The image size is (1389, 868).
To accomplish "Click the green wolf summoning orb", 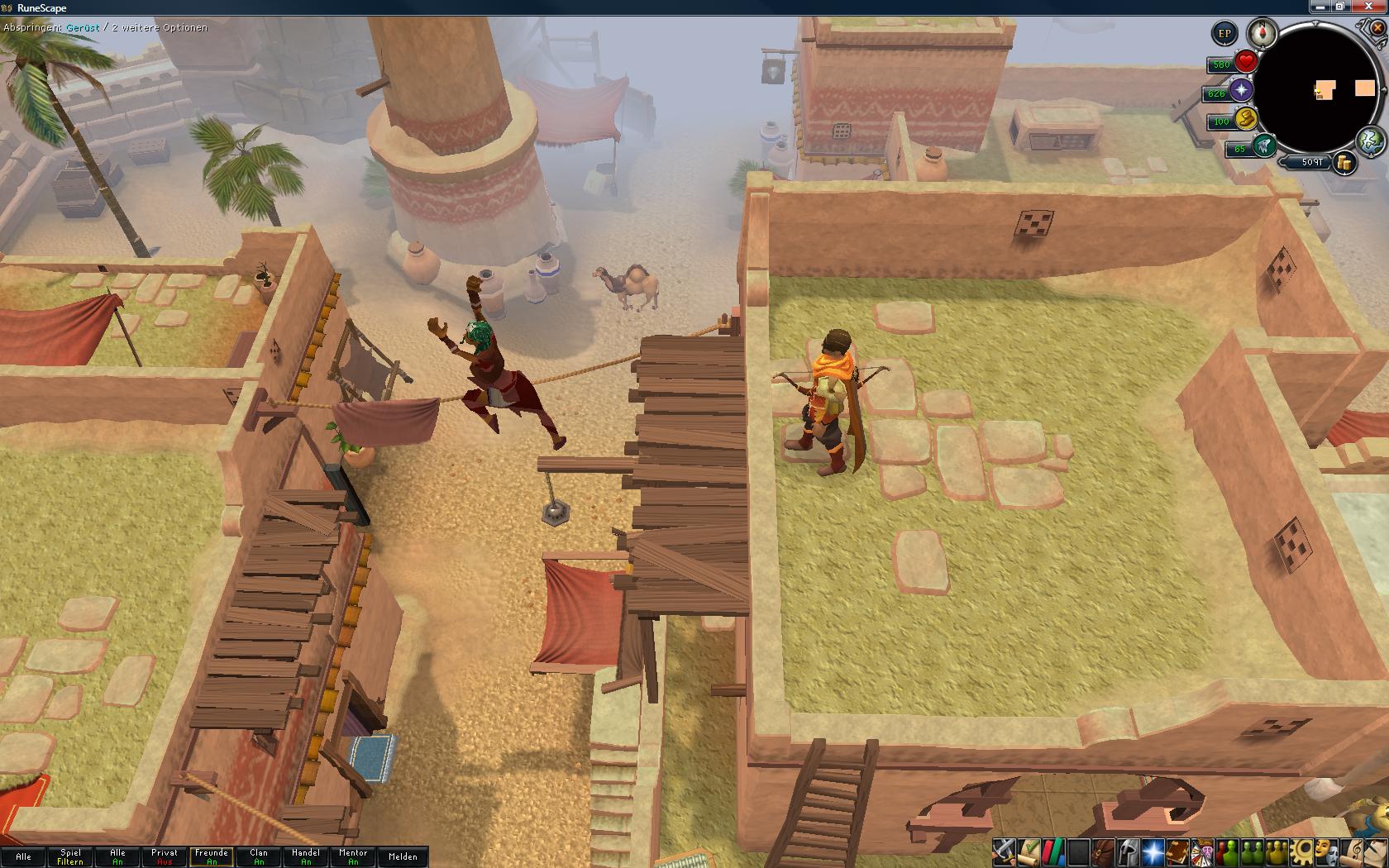I will pos(1263,147).
